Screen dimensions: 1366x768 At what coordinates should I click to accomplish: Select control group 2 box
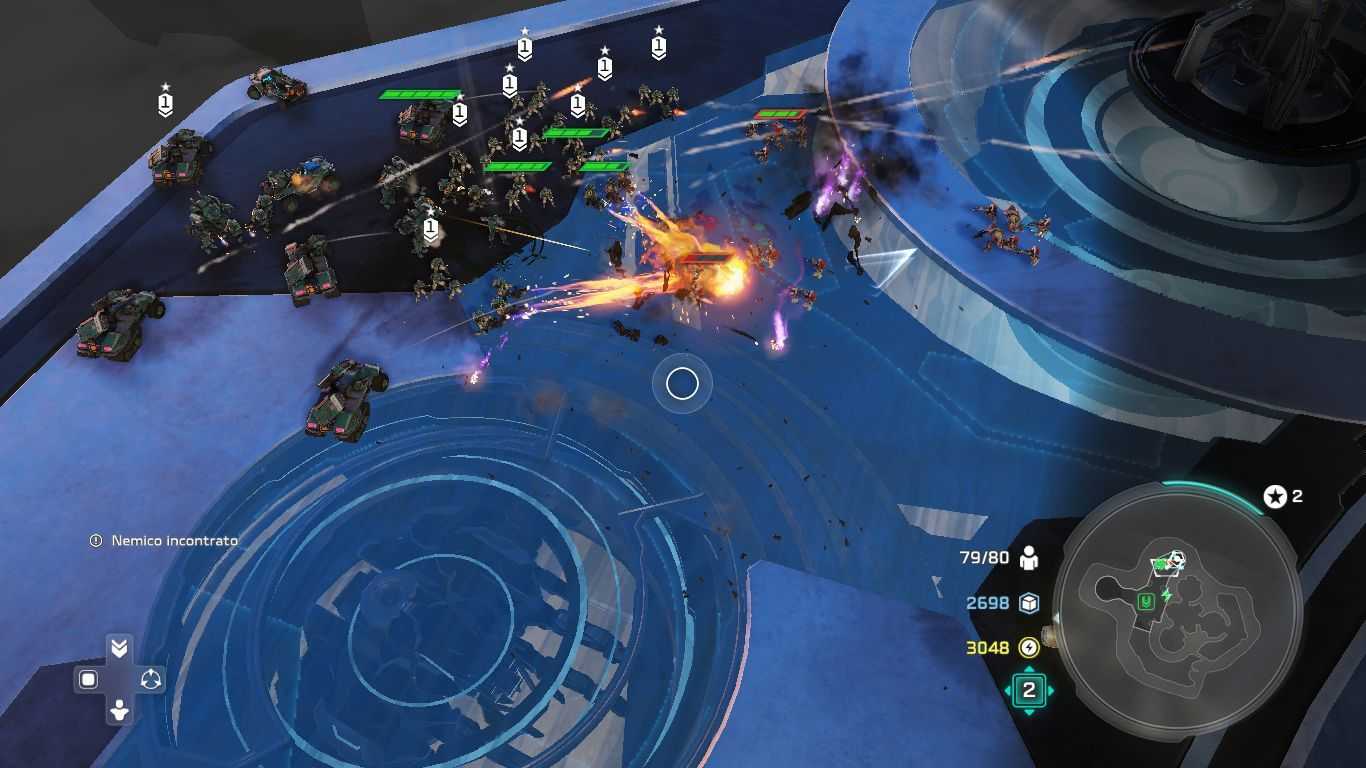tap(1028, 689)
